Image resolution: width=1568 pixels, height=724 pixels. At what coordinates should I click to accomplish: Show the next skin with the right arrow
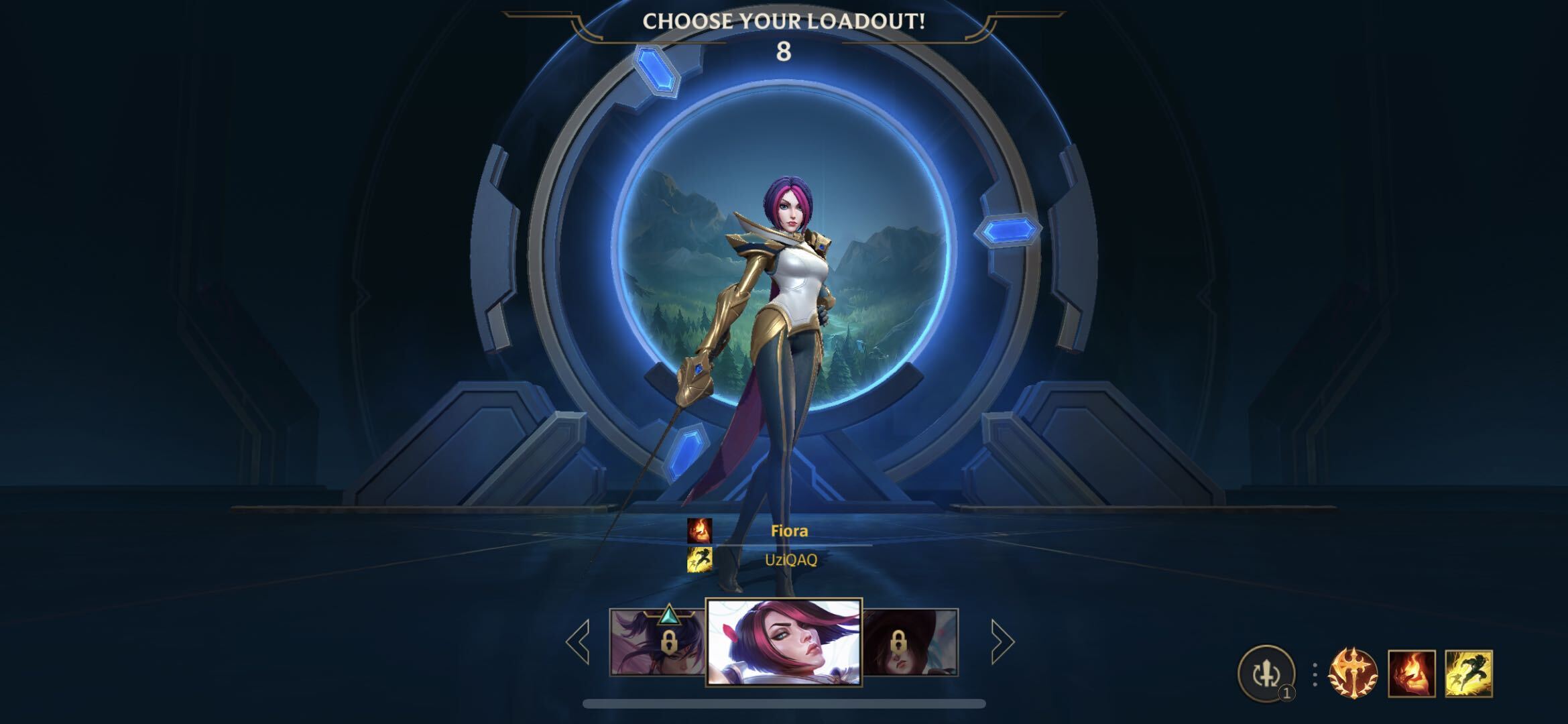click(1002, 642)
